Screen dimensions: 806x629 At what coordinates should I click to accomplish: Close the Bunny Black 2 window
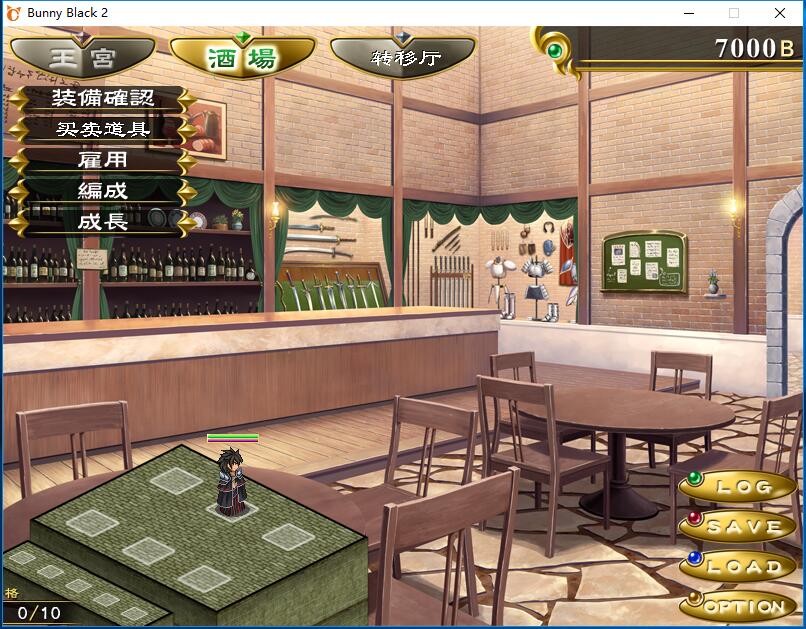(780, 13)
